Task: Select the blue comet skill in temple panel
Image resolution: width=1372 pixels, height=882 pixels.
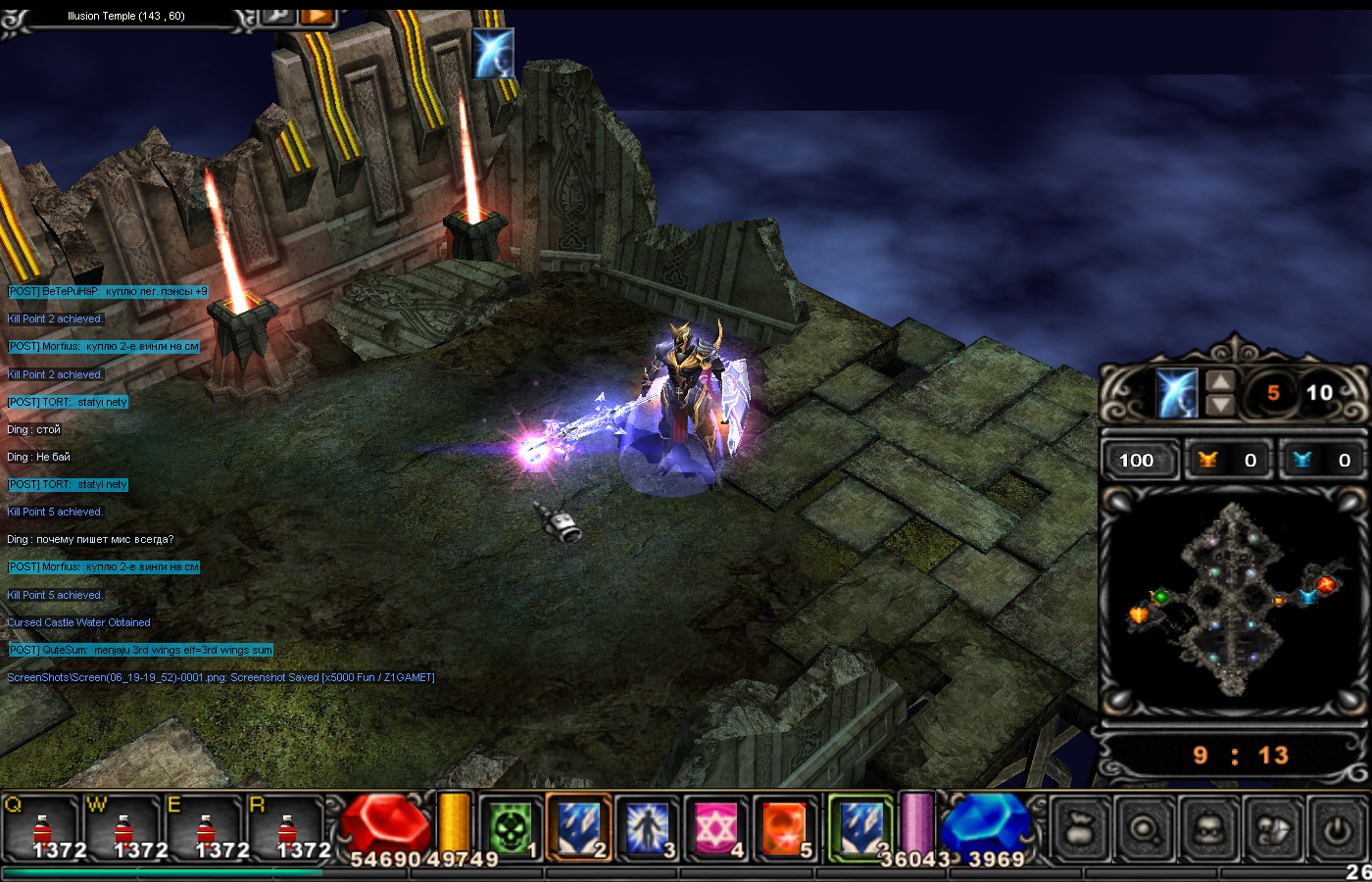Action: [x=1176, y=393]
